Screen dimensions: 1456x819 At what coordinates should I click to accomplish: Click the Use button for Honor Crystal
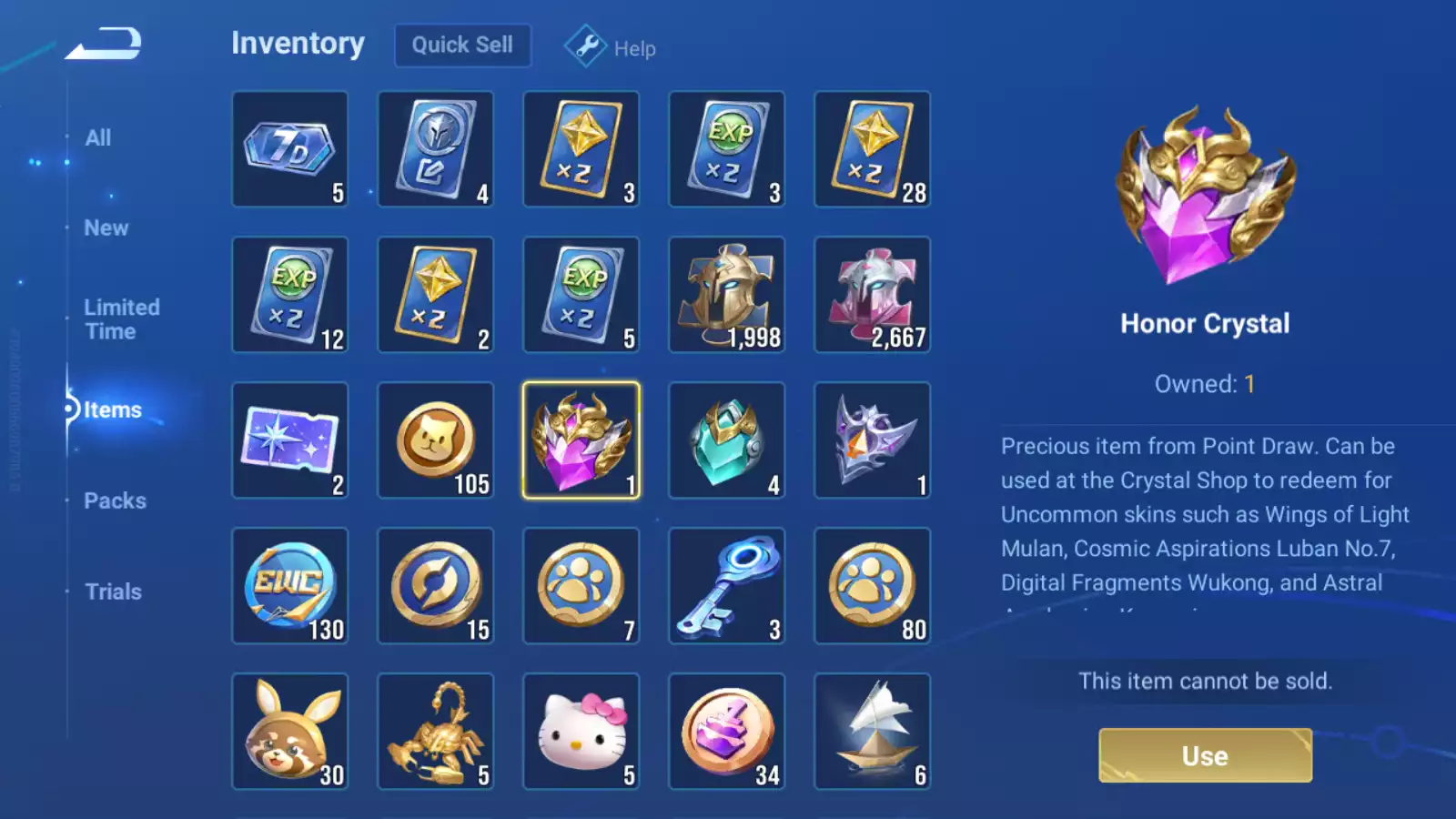point(1205,754)
